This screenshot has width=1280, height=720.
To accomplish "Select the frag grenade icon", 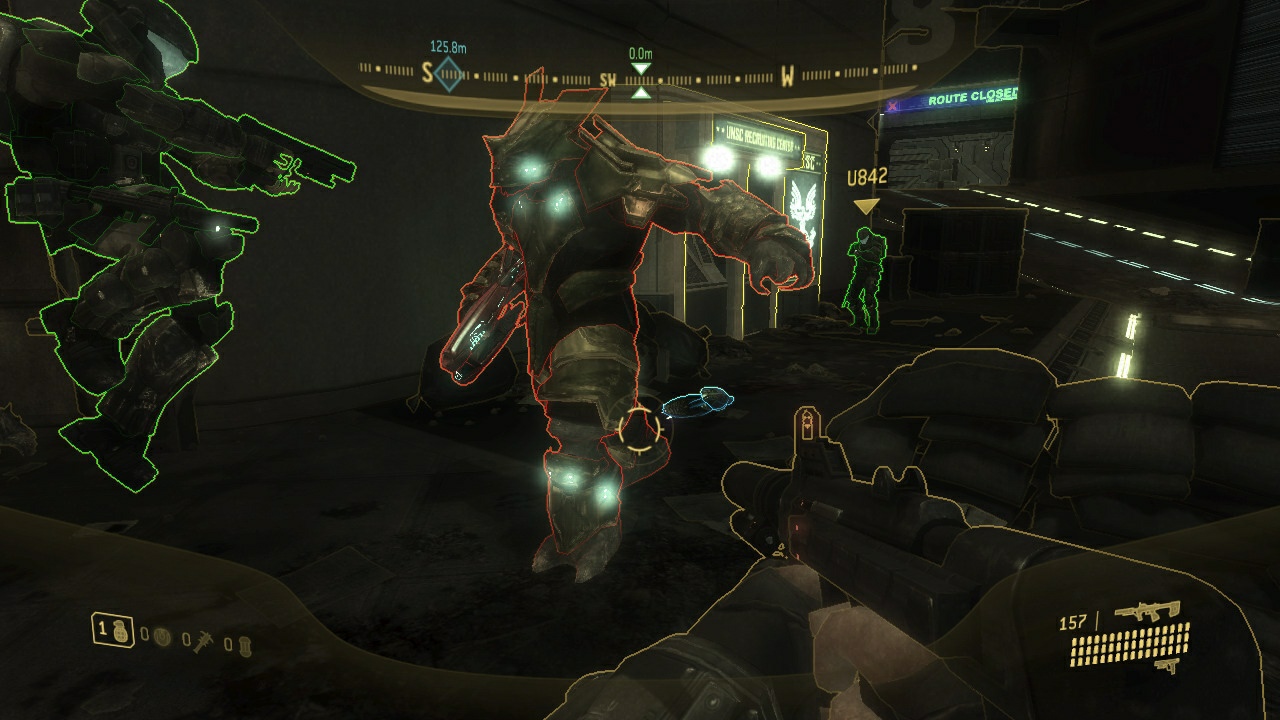I will click(120, 632).
